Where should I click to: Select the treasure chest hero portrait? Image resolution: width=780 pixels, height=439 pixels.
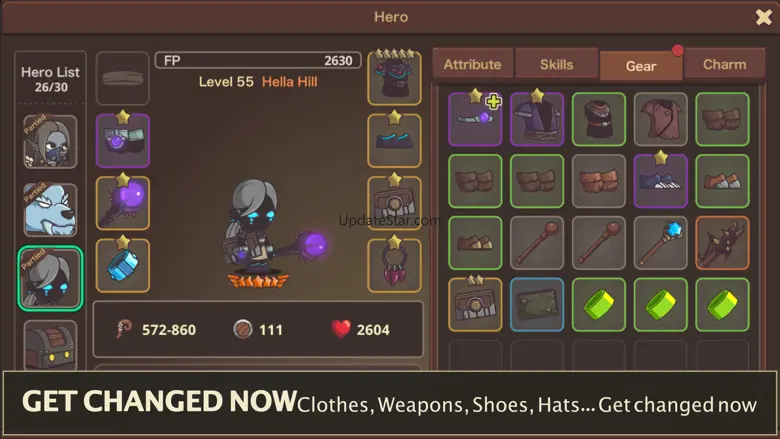point(50,342)
